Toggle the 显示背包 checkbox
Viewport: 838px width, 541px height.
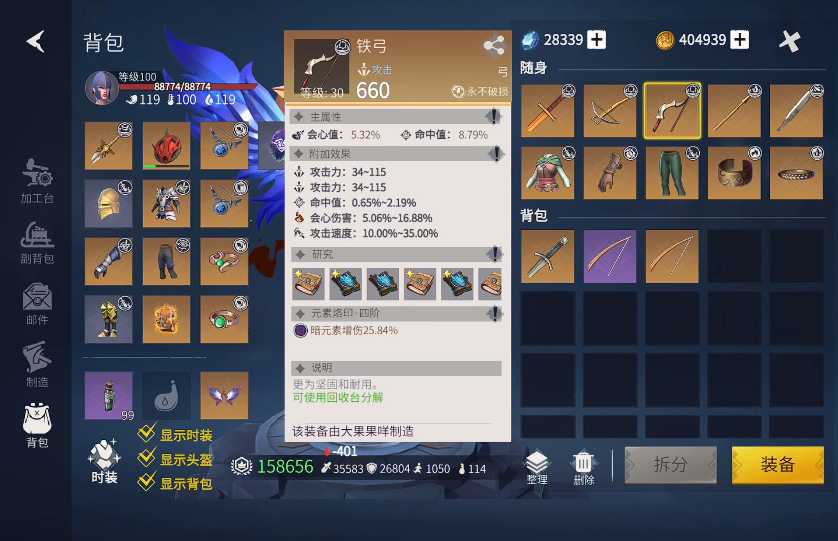coord(147,483)
